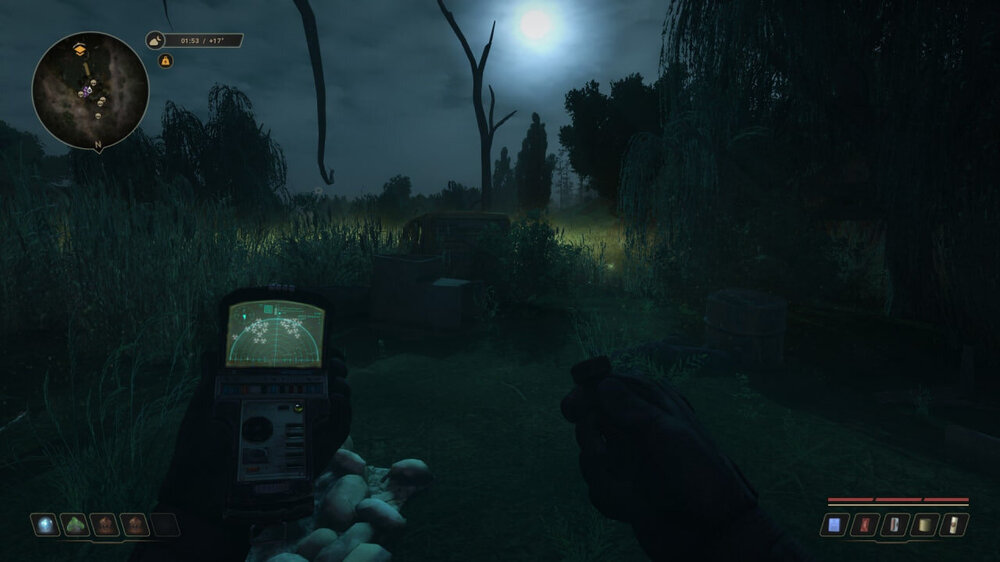Select the glowing blue orb artifact slot

pyautogui.click(x=45, y=525)
